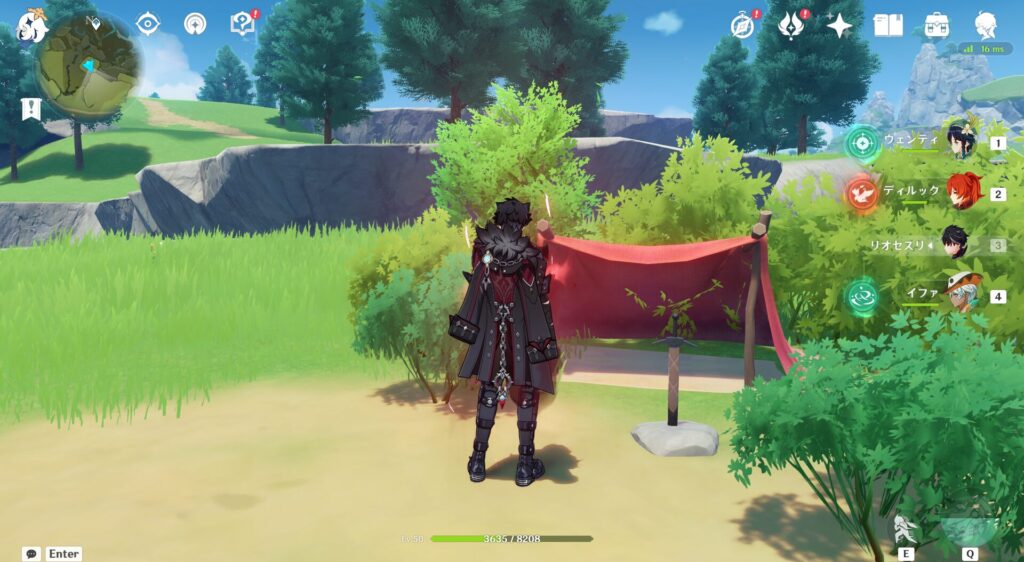1024x562 pixels.
Task: Open the quest banner icon below the minimap
Action: [x=31, y=109]
